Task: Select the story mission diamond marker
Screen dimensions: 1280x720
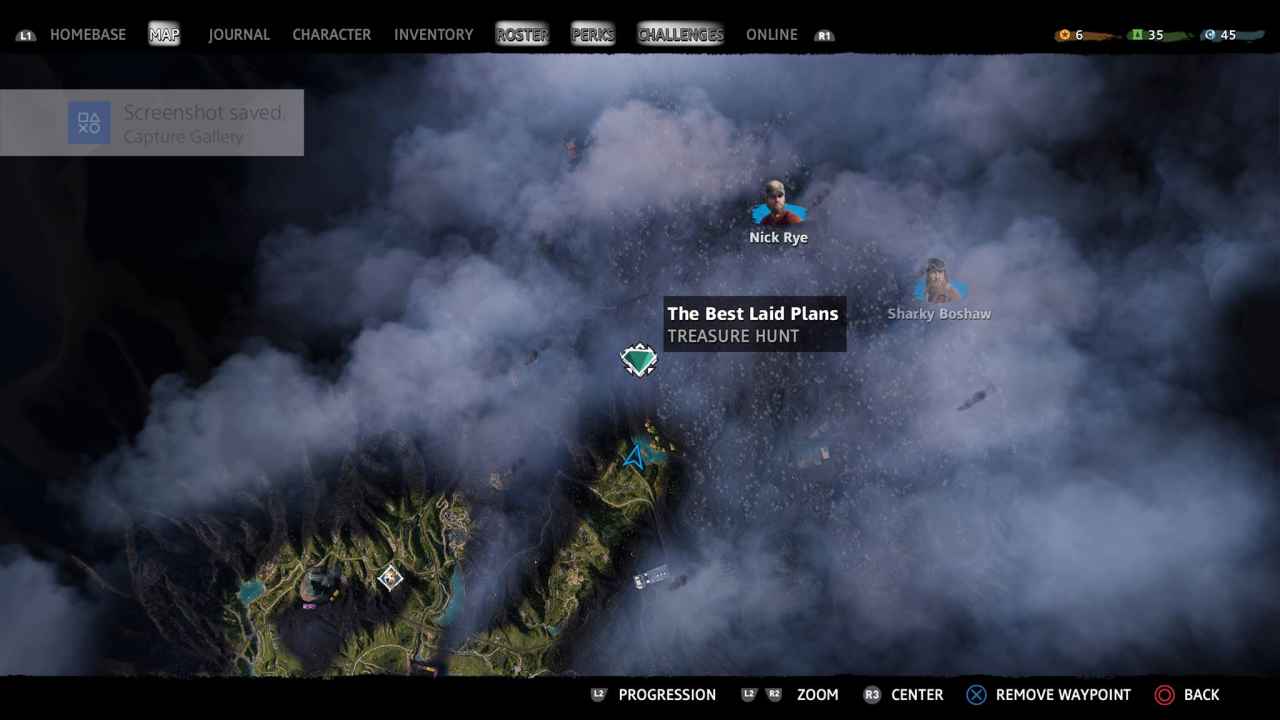Action: point(390,578)
